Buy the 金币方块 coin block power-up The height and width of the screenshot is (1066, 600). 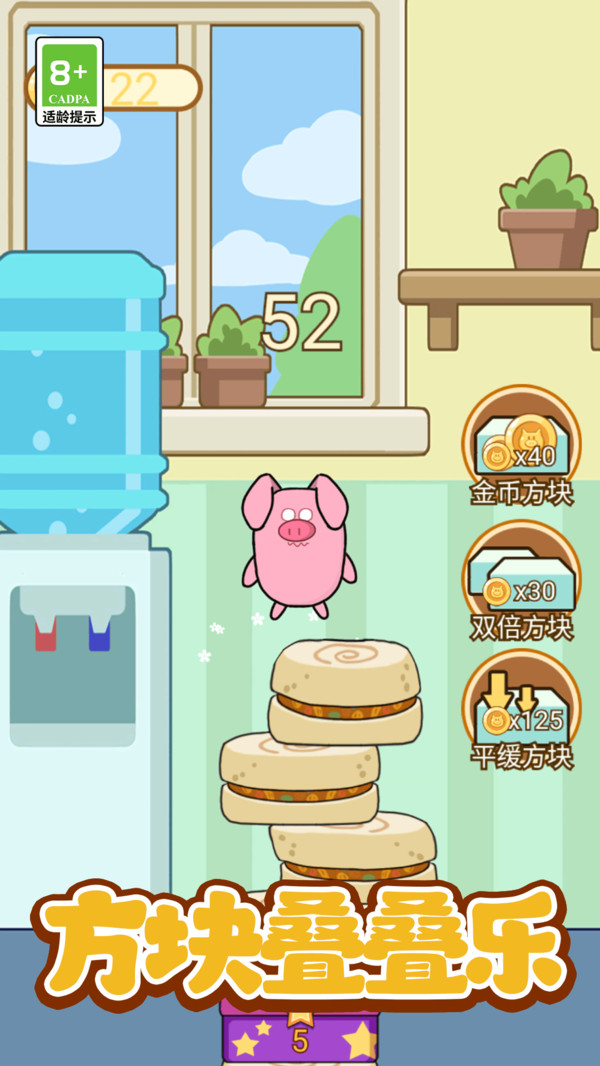(x=520, y=444)
